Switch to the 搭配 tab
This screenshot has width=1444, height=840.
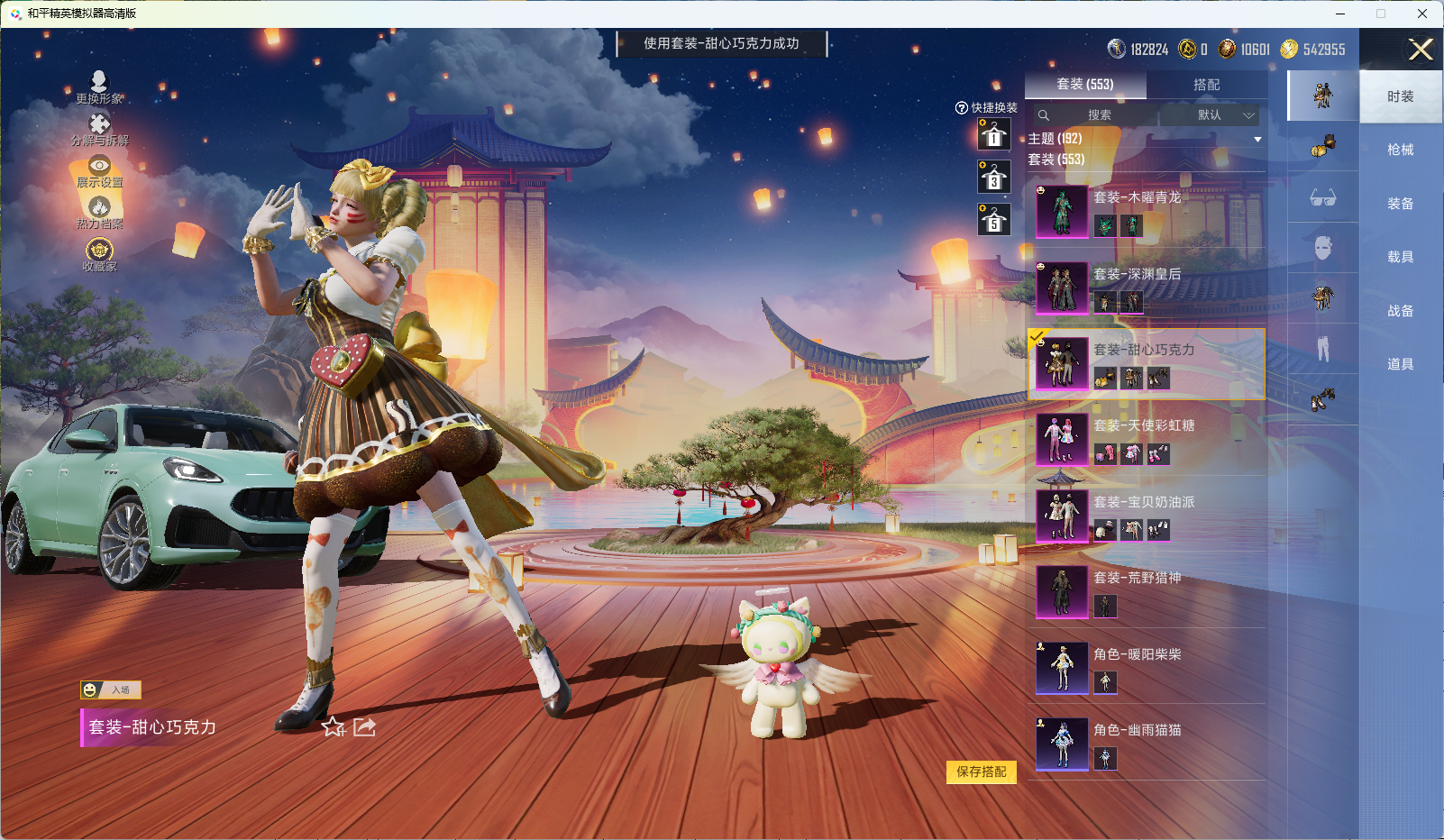(1206, 85)
